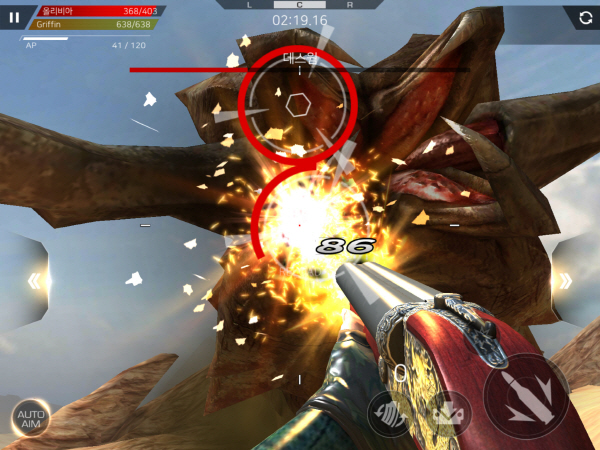
Task: Dodge left with the left chevron arrows
Action: pos(34,281)
